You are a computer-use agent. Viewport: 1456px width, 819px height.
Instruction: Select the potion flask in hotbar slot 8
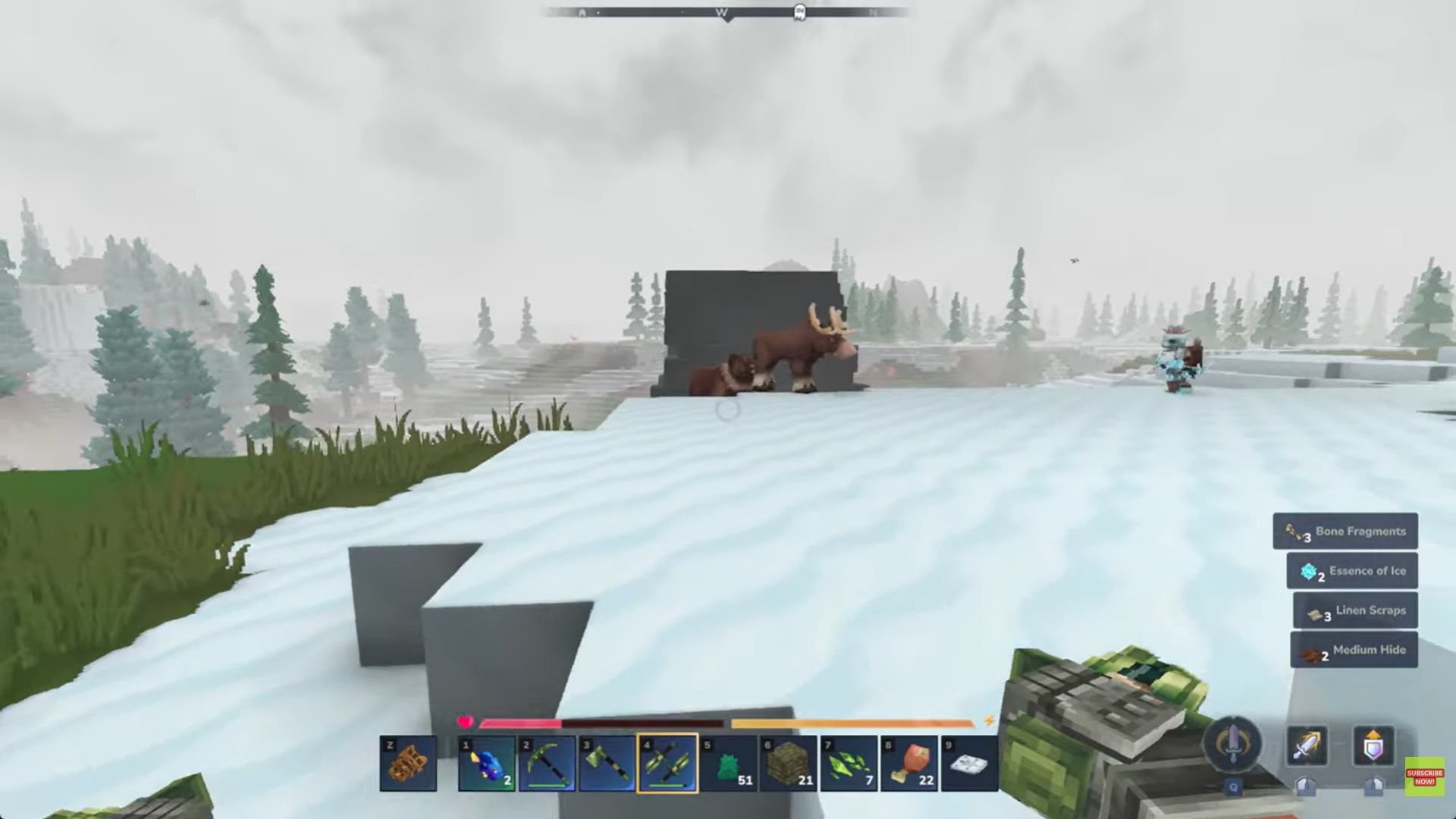[910, 762]
